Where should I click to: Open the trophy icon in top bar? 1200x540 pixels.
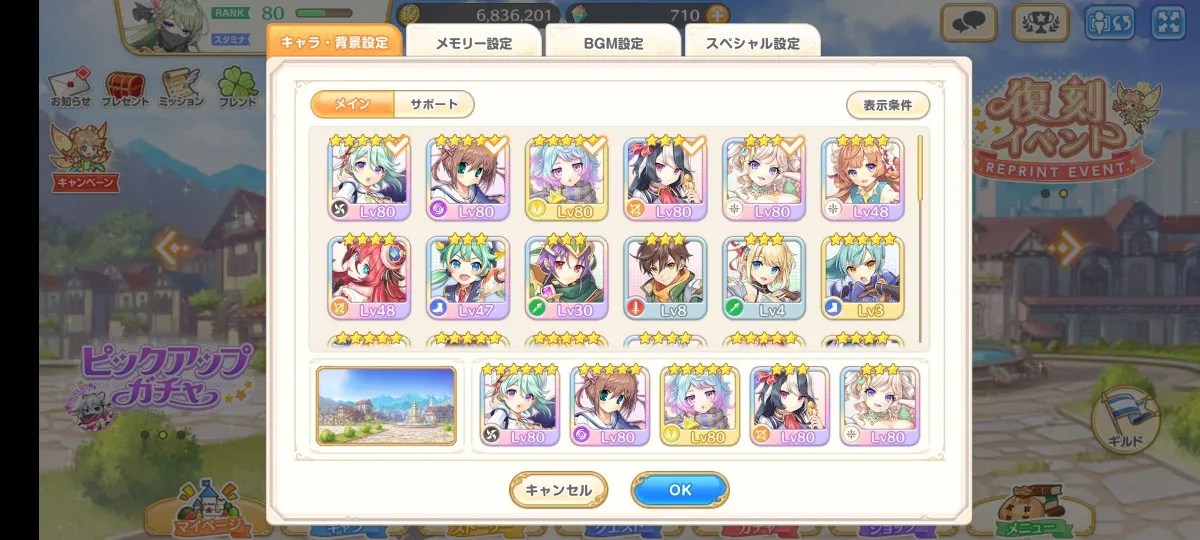[x=1041, y=22]
